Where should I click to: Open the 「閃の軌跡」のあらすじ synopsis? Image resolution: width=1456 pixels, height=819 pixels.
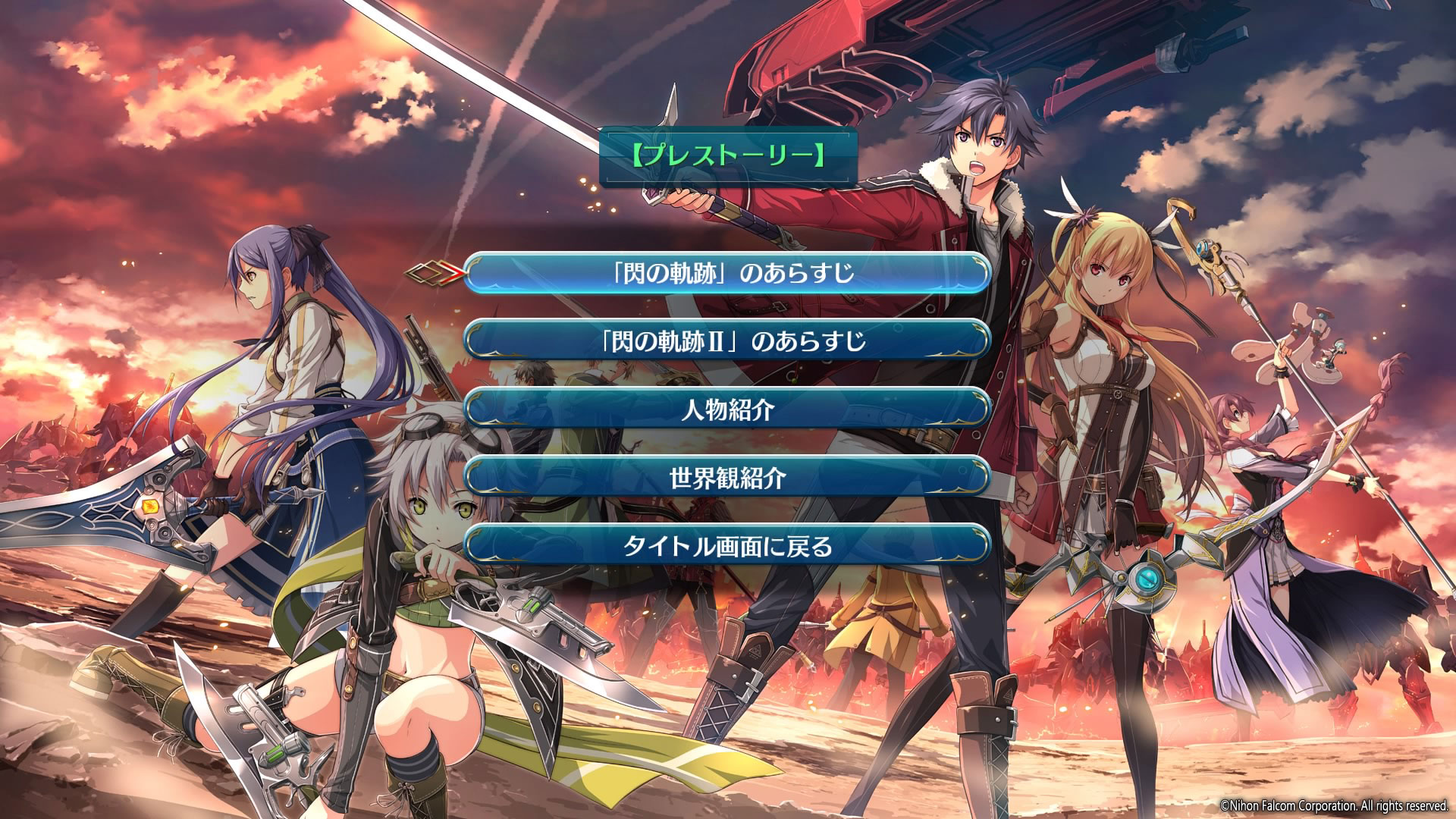click(x=728, y=272)
